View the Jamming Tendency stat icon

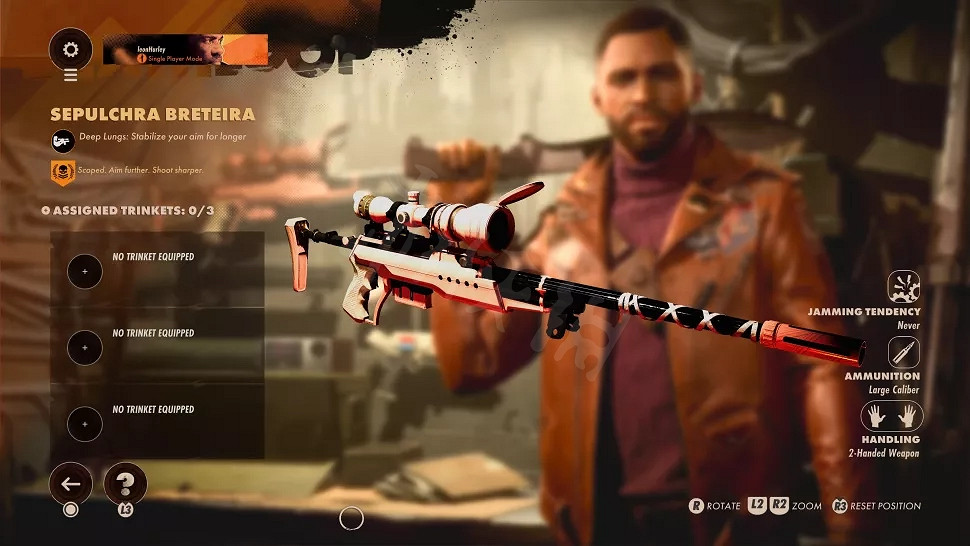(904, 287)
